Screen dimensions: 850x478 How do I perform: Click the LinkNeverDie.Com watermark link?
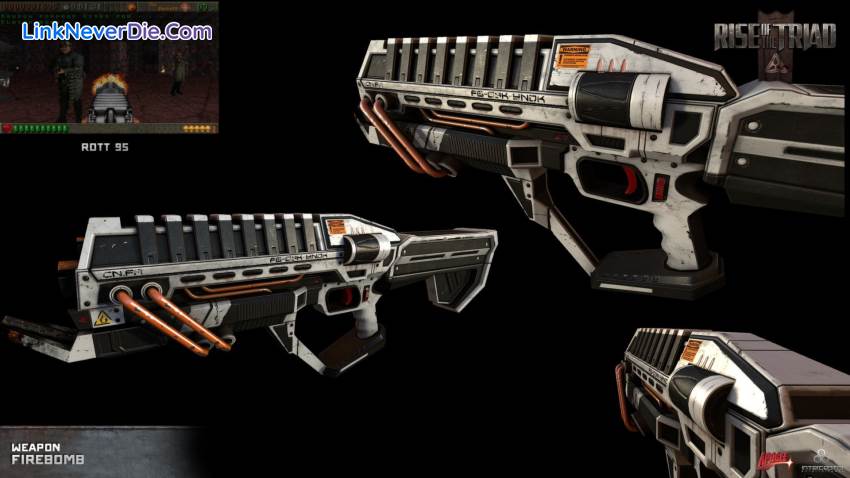pyautogui.click(x=117, y=31)
